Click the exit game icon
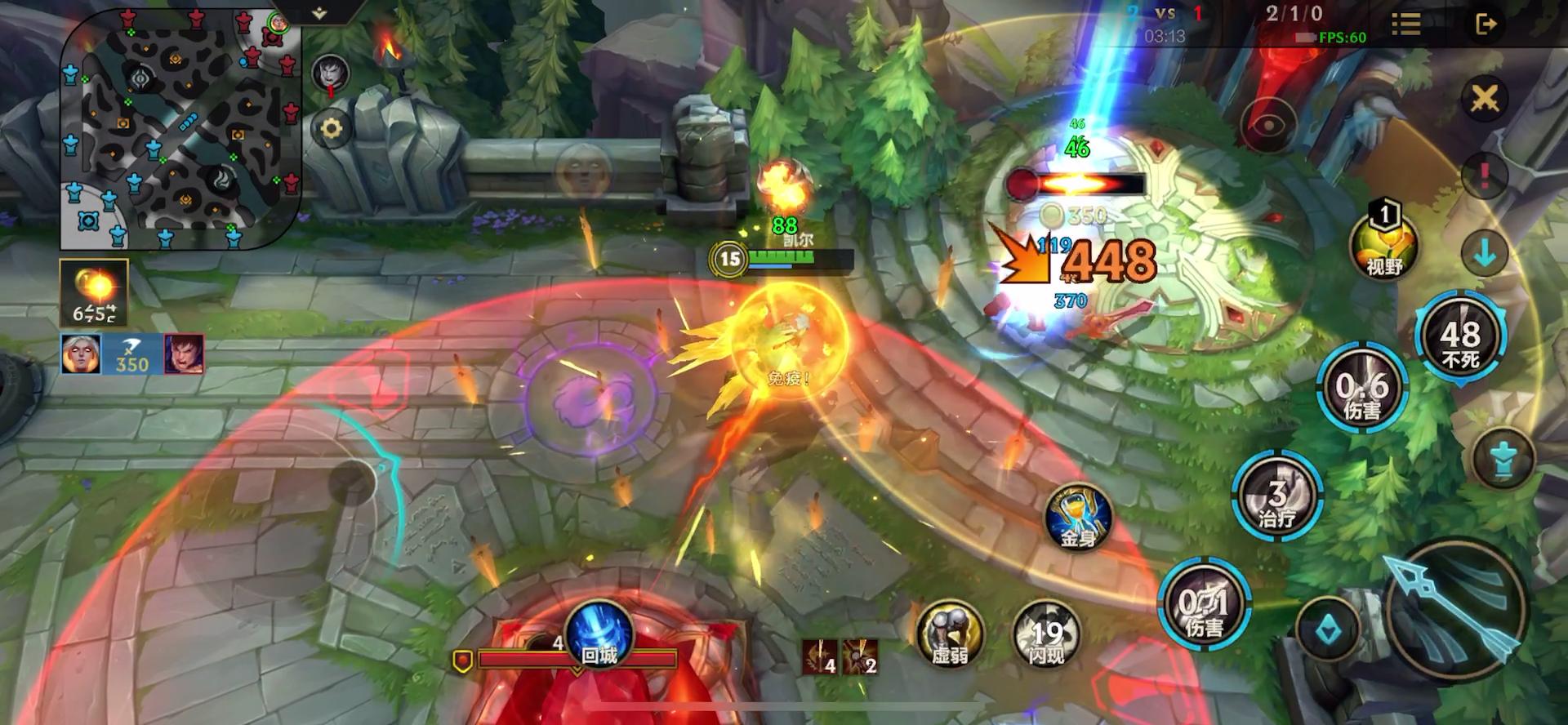The width and height of the screenshot is (1568, 725). (x=1486, y=24)
